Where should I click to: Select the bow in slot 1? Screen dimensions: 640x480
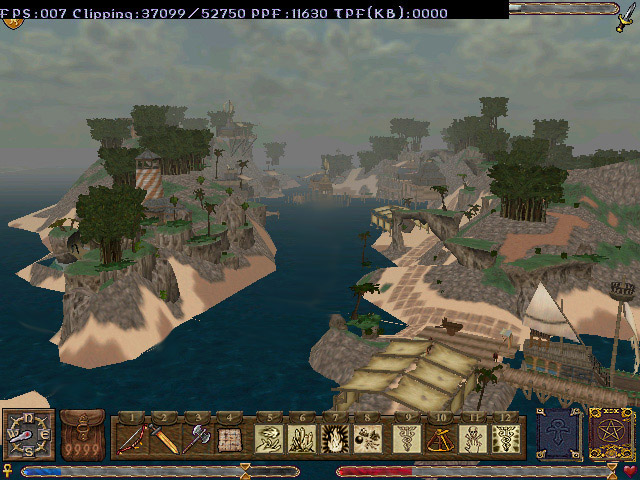click(x=132, y=439)
